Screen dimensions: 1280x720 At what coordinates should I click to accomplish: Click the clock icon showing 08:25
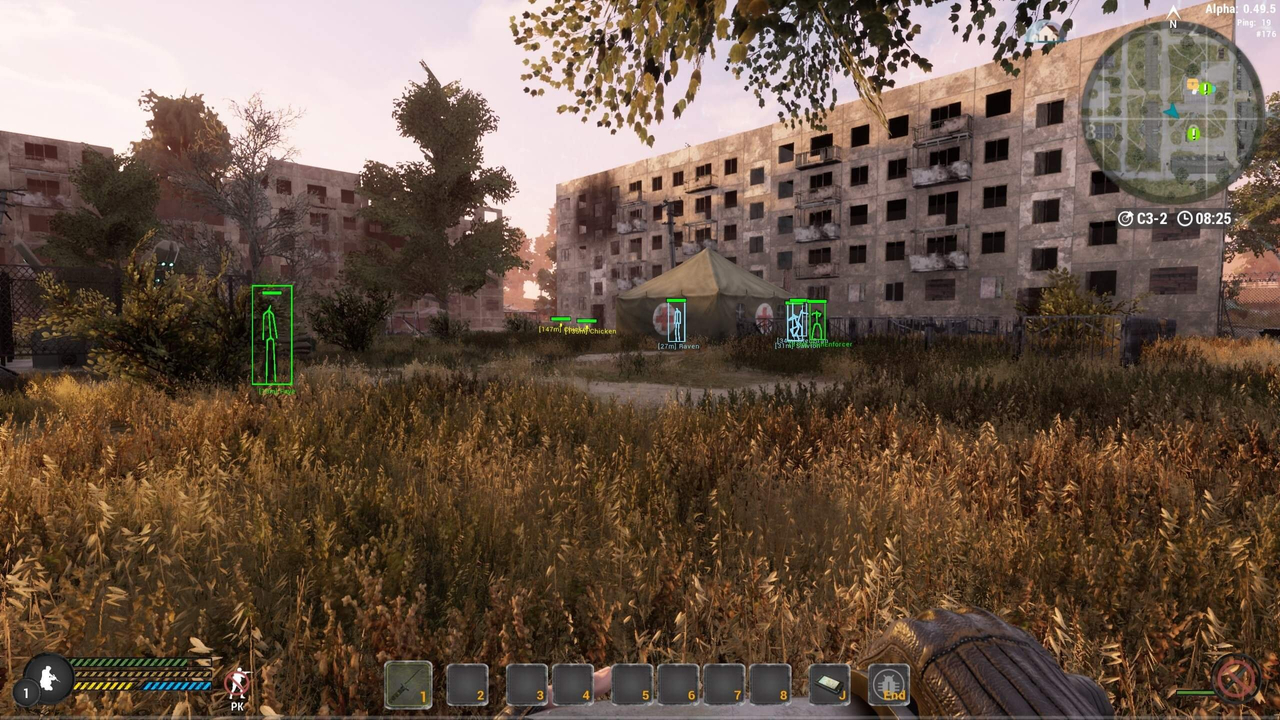[1186, 218]
